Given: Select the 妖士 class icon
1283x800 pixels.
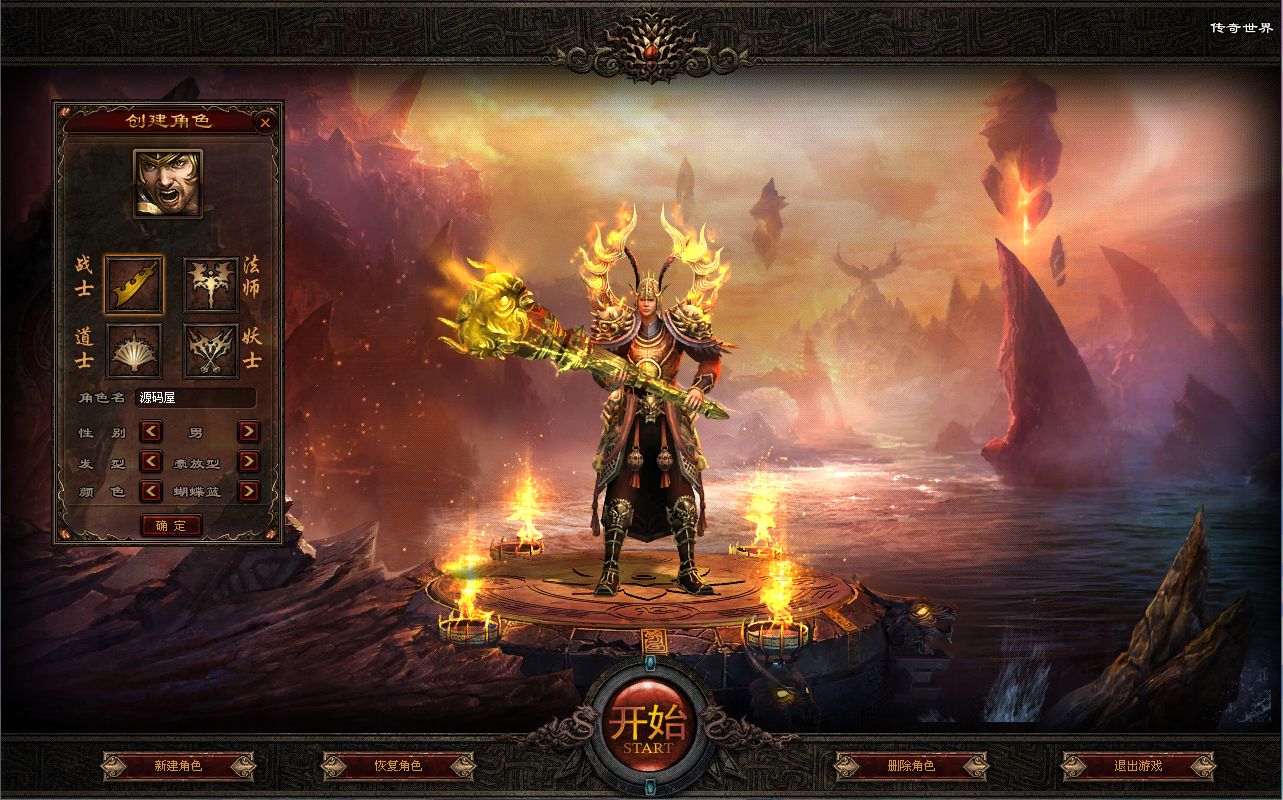Looking at the screenshot, I should pos(211,350).
